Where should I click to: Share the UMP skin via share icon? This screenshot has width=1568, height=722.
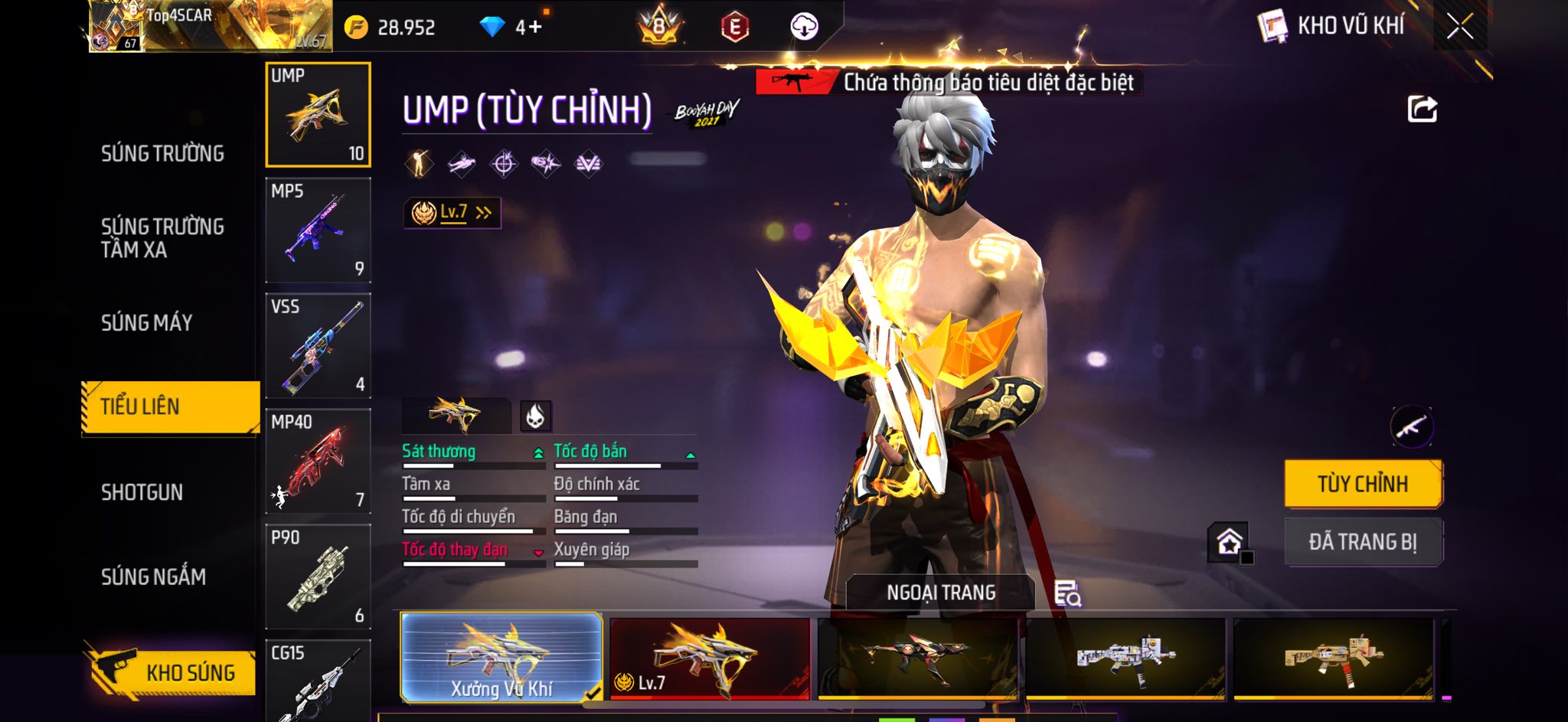click(x=1422, y=109)
